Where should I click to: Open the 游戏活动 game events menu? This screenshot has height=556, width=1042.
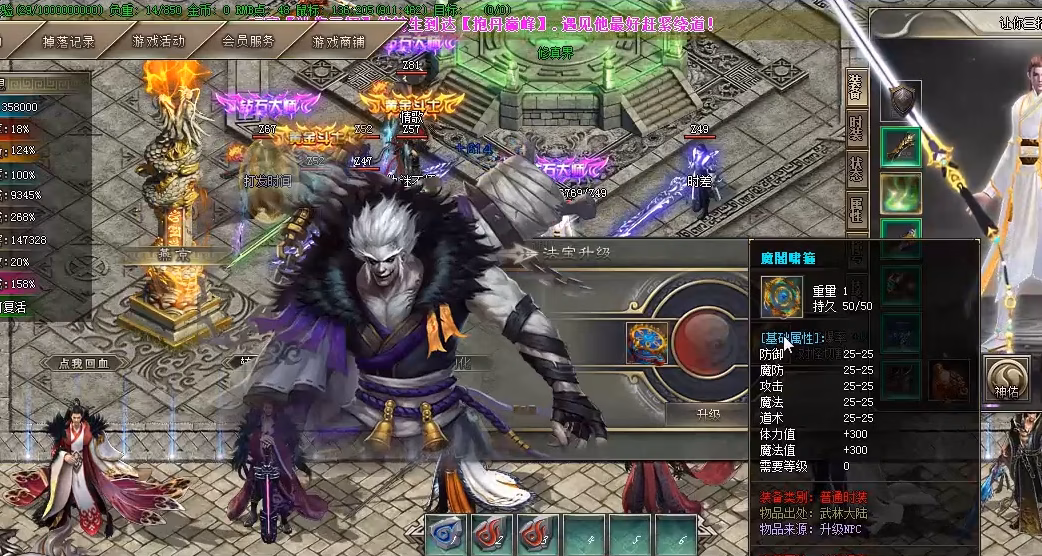pyautogui.click(x=158, y=41)
